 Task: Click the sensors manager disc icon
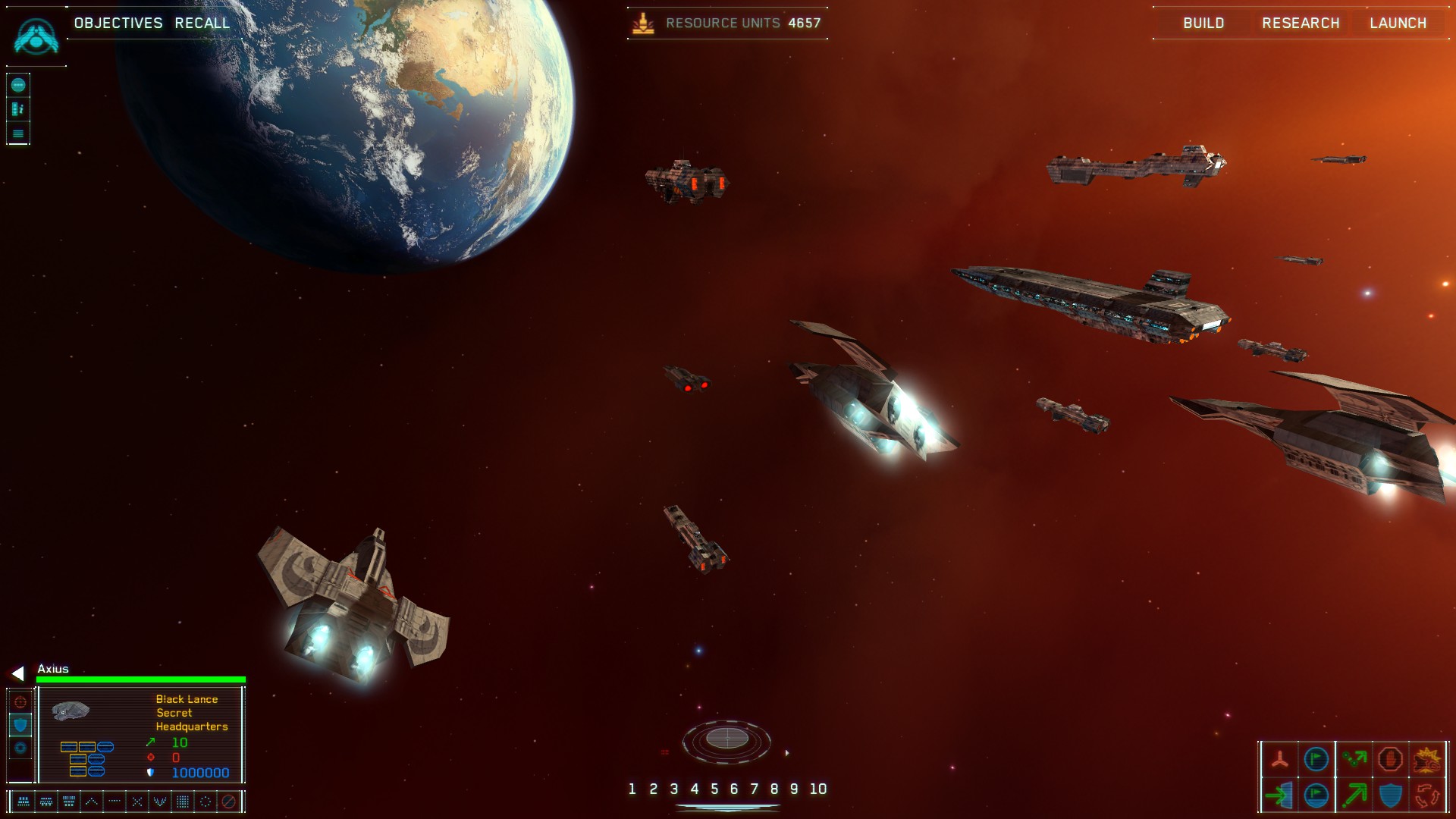point(726,739)
